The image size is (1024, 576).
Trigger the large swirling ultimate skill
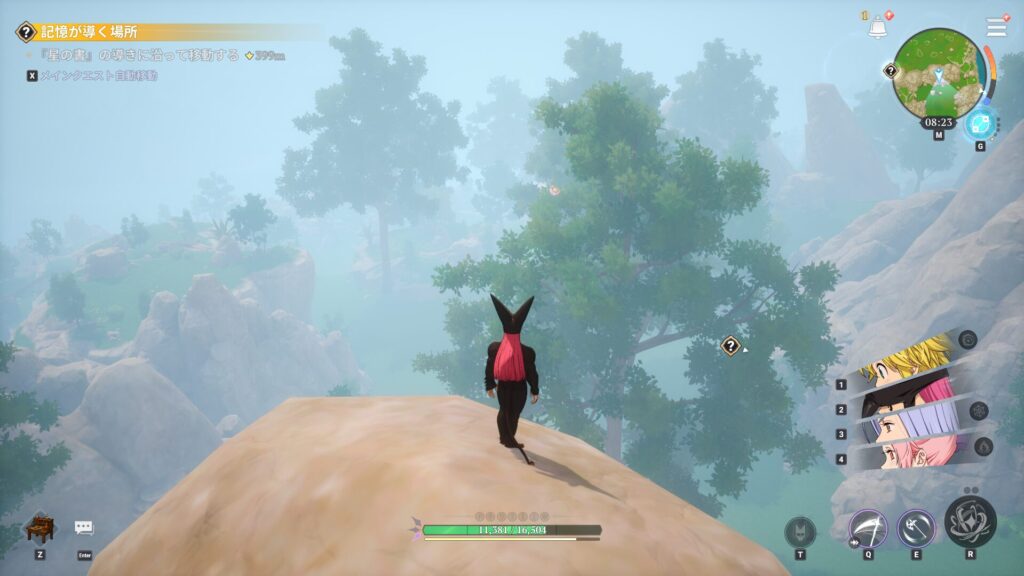point(970,521)
